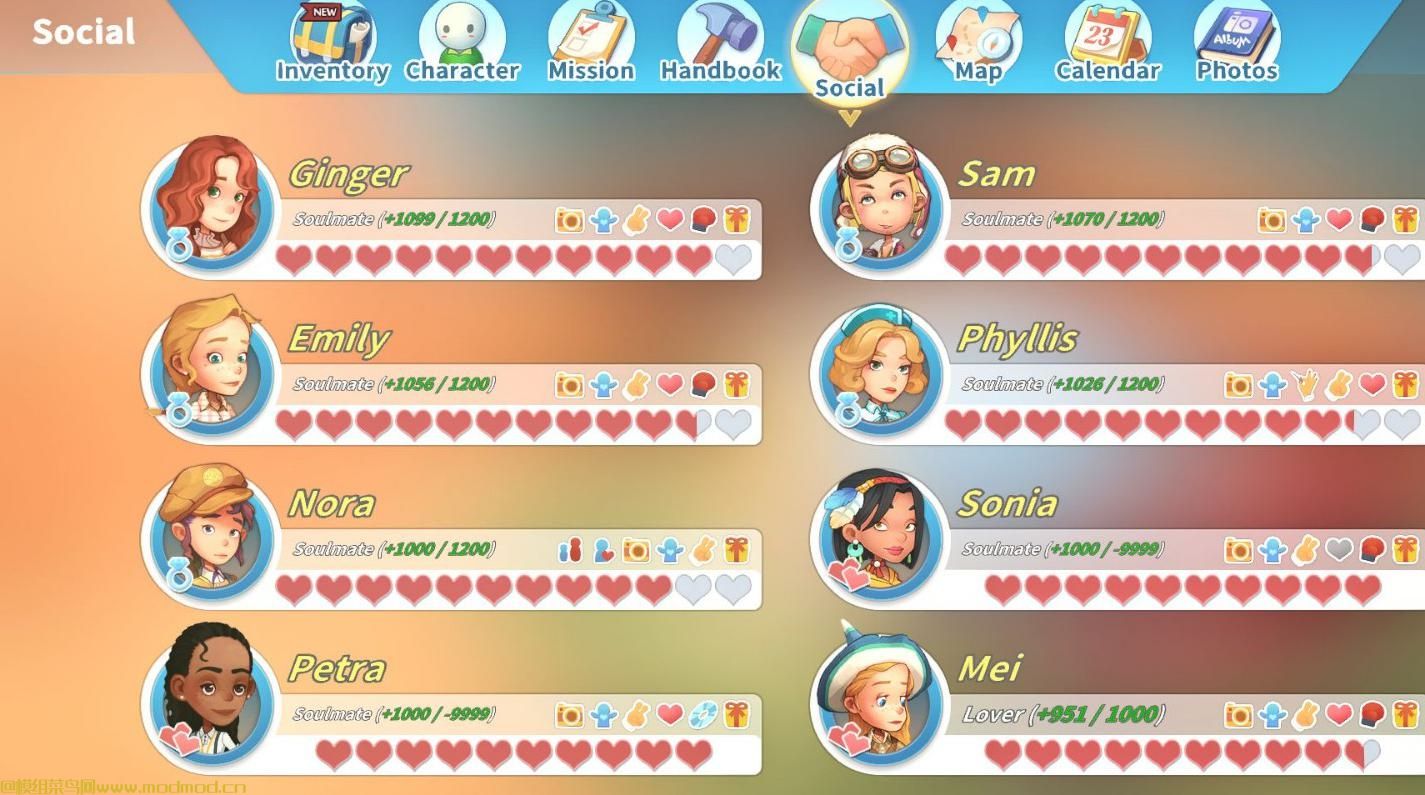The height and width of the screenshot is (795, 1425).
Task: Select the camera photo icon beside Sam
Action: 1272,219
